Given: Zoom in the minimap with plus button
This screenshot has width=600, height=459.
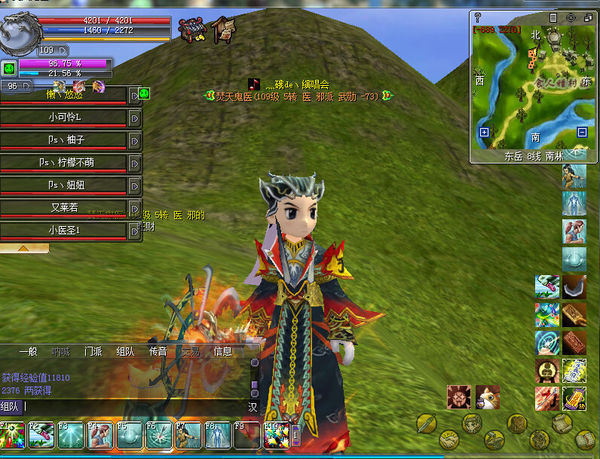Looking at the screenshot, I should [x=484, y=132].
